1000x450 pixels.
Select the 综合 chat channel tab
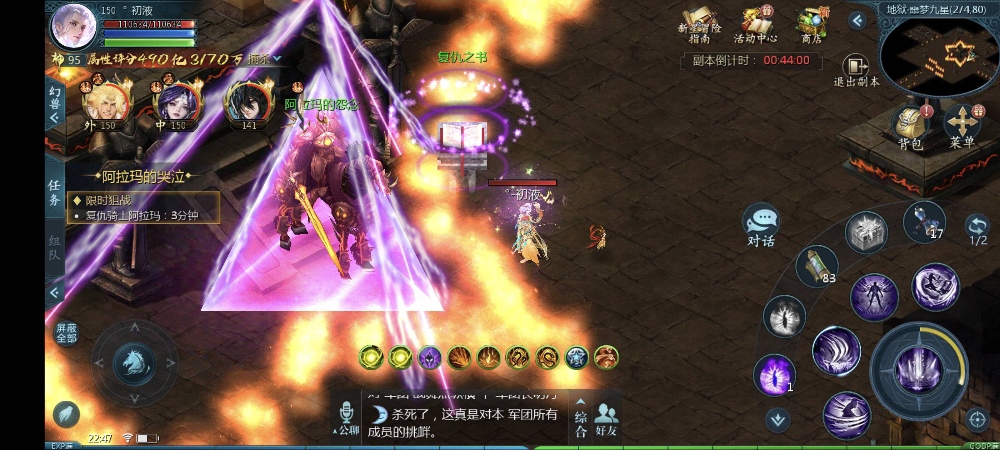click(x=580, y=417)
